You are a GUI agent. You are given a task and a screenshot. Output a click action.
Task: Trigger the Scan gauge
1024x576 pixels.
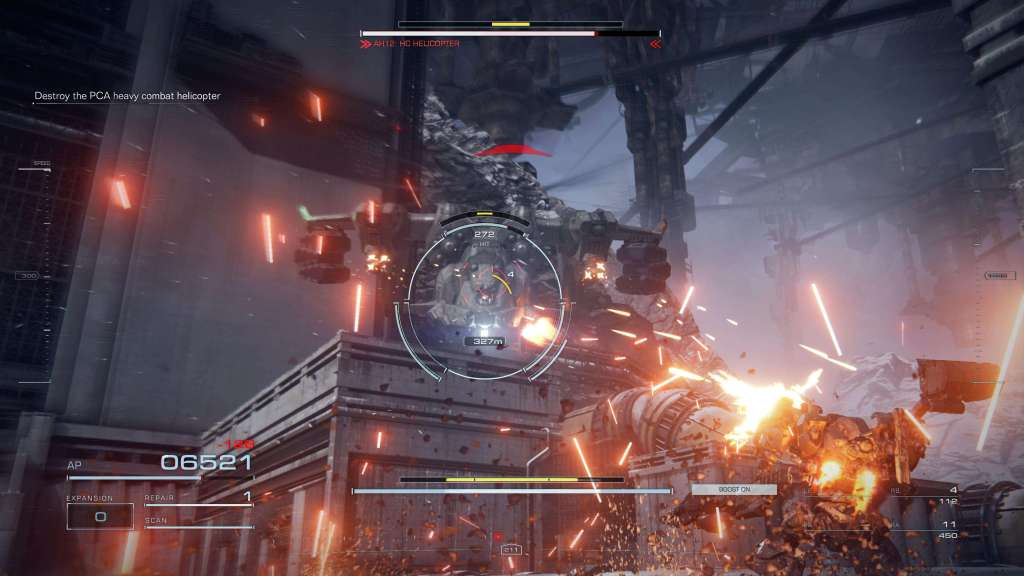click(x=198, y=523)
